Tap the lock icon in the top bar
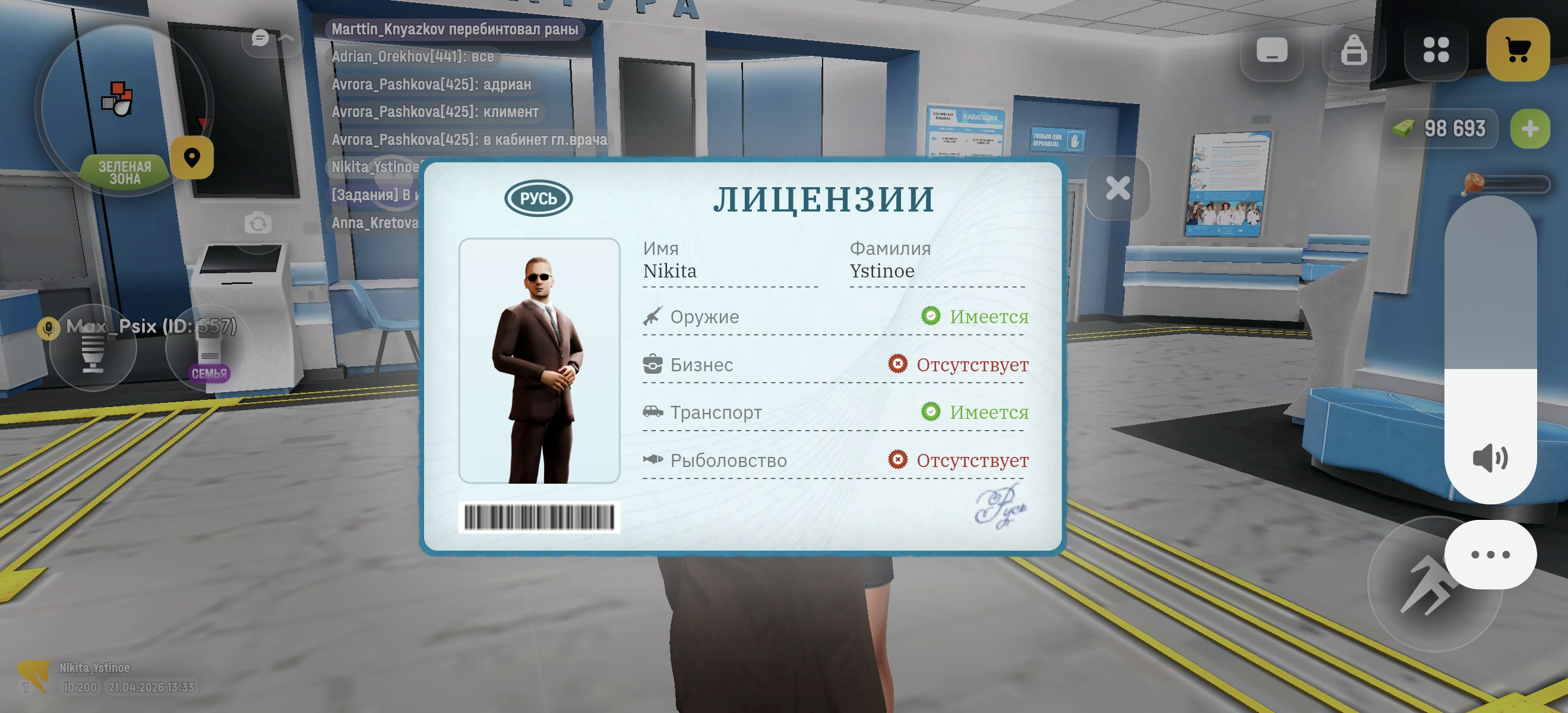Viewport: 1568px width, 713px height. (x=1354, y=50)
